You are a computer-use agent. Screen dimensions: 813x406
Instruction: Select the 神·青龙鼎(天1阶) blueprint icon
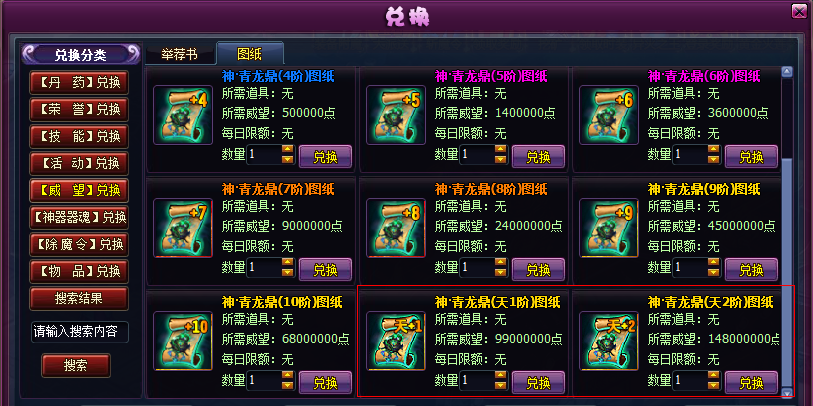pyautogui.click(x=396, y=341)
